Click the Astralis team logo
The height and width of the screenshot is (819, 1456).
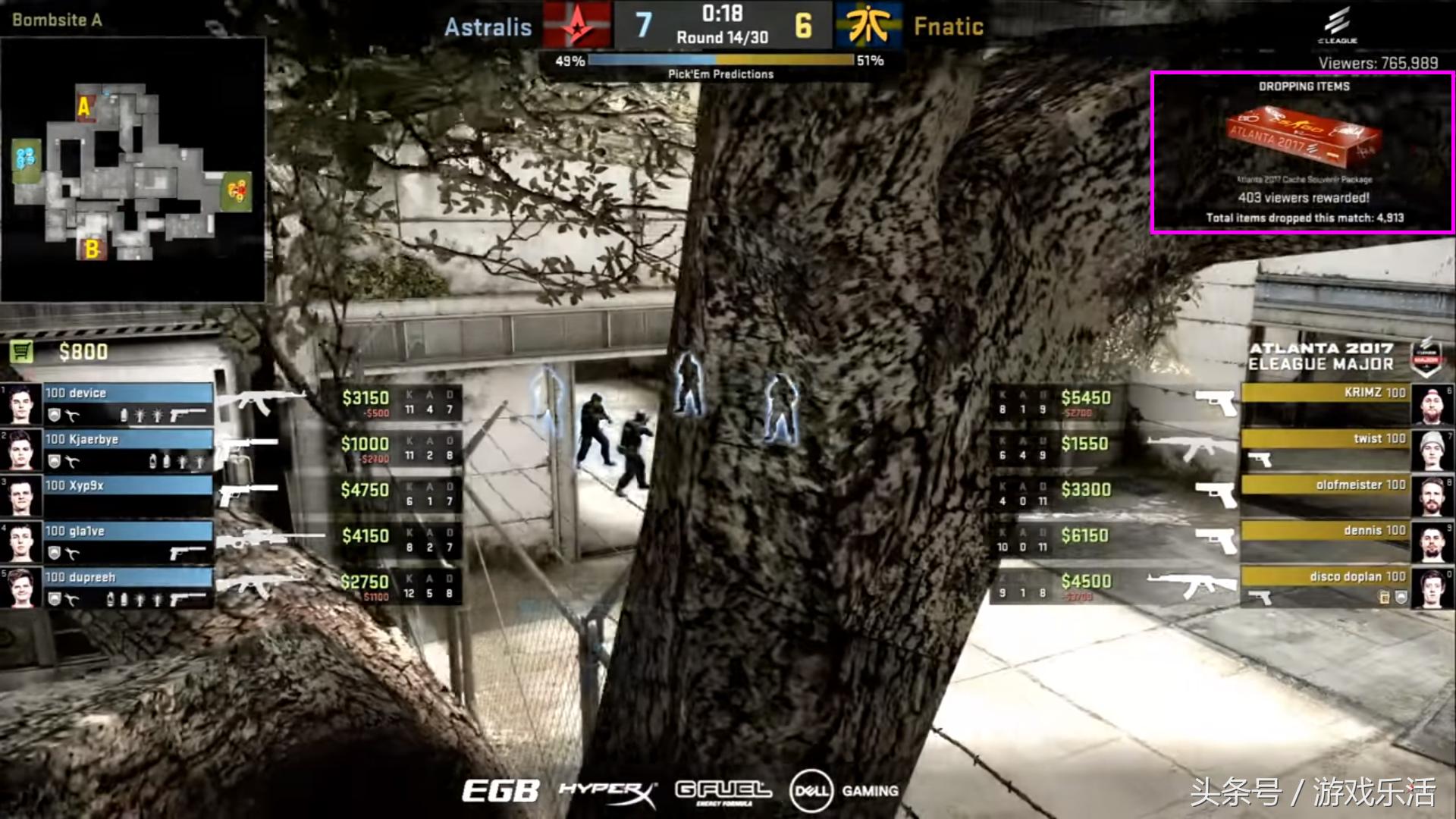577,25
